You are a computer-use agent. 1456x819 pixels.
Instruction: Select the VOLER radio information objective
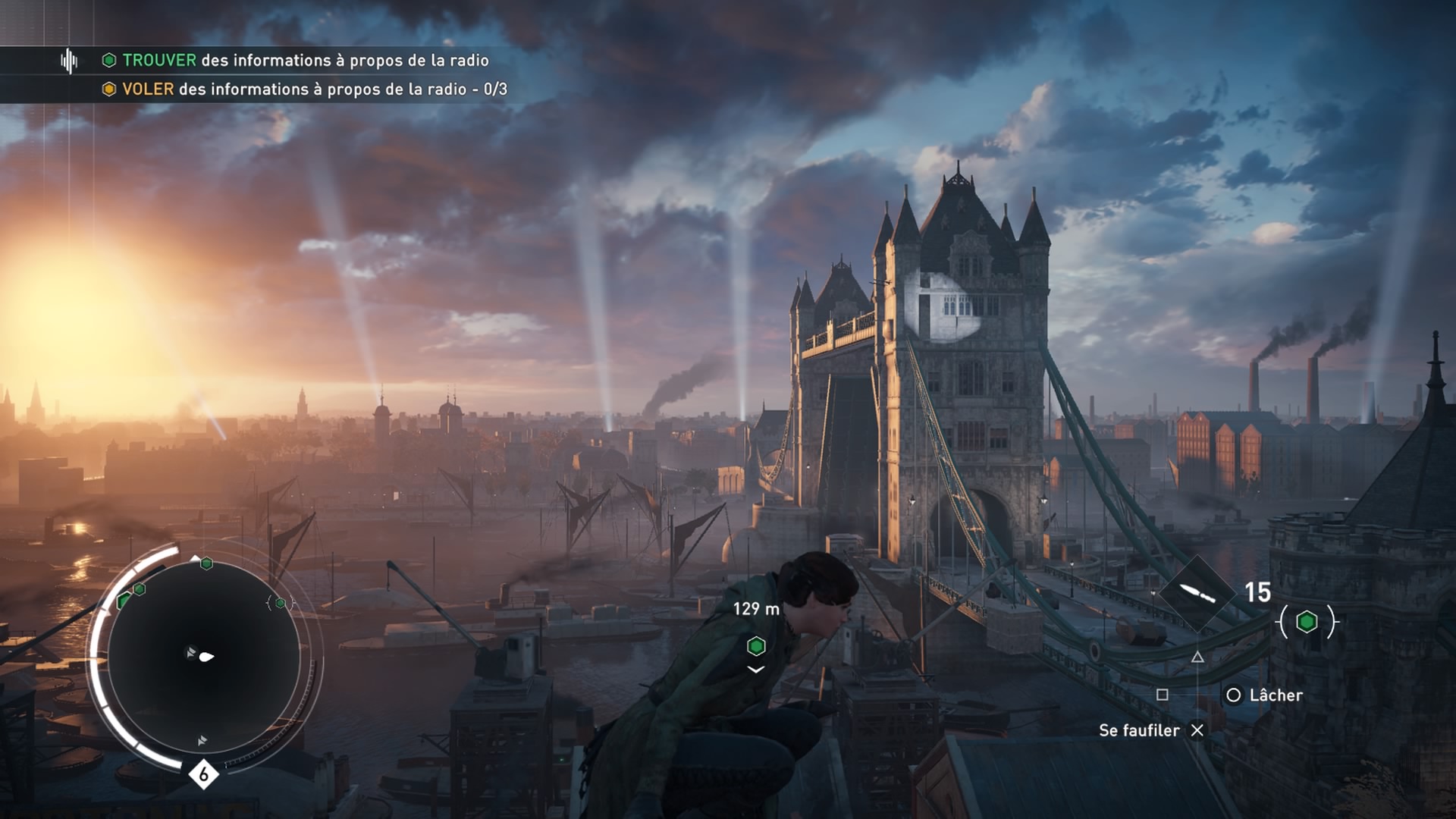(x=305, y=89)
